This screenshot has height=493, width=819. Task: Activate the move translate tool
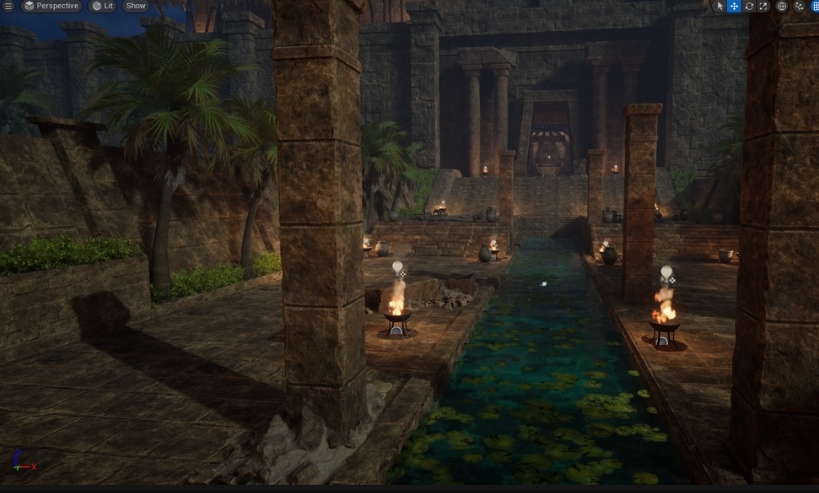click(734, 6)
